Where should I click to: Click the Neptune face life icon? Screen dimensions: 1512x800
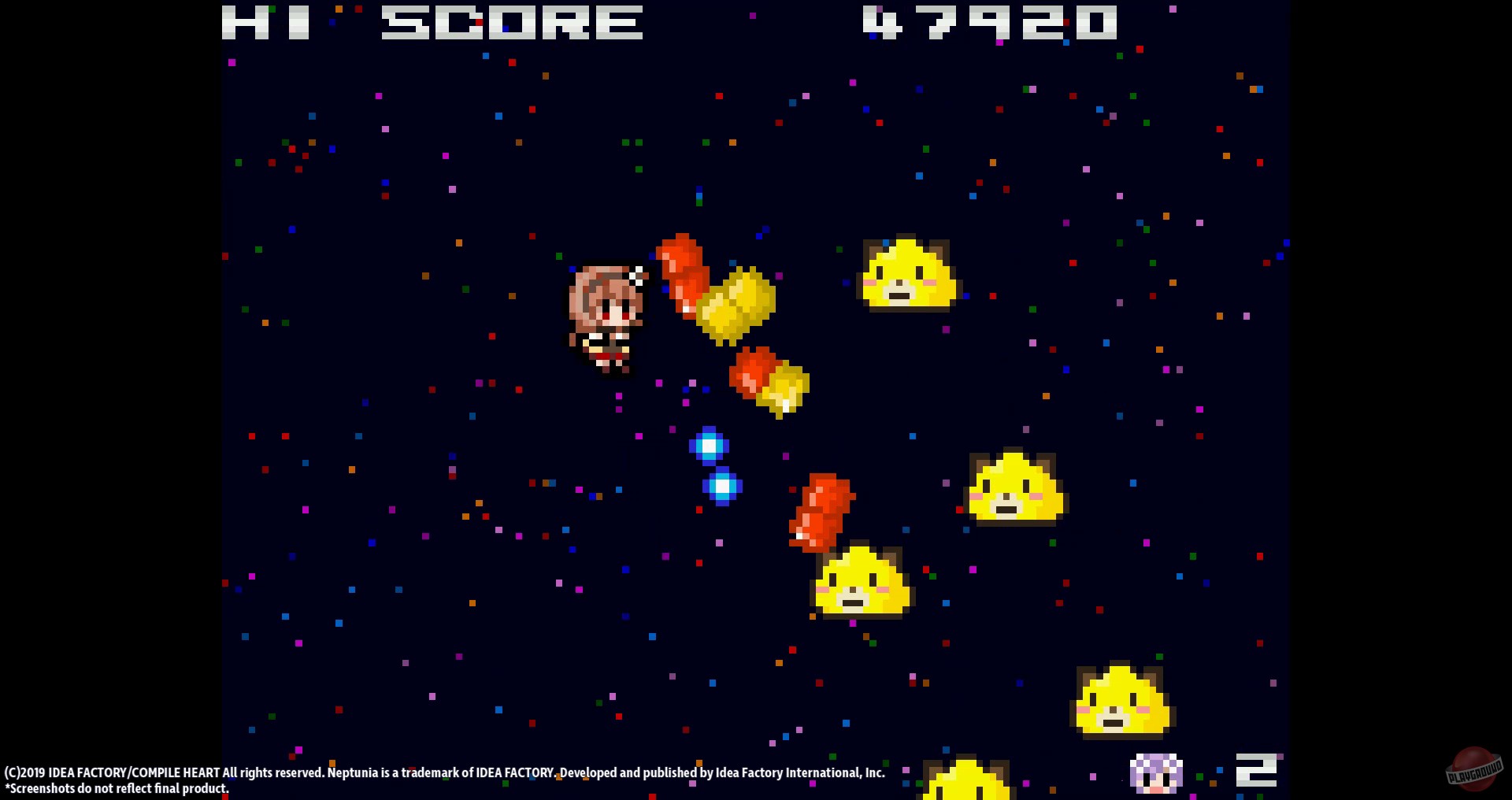[1156, 773]
